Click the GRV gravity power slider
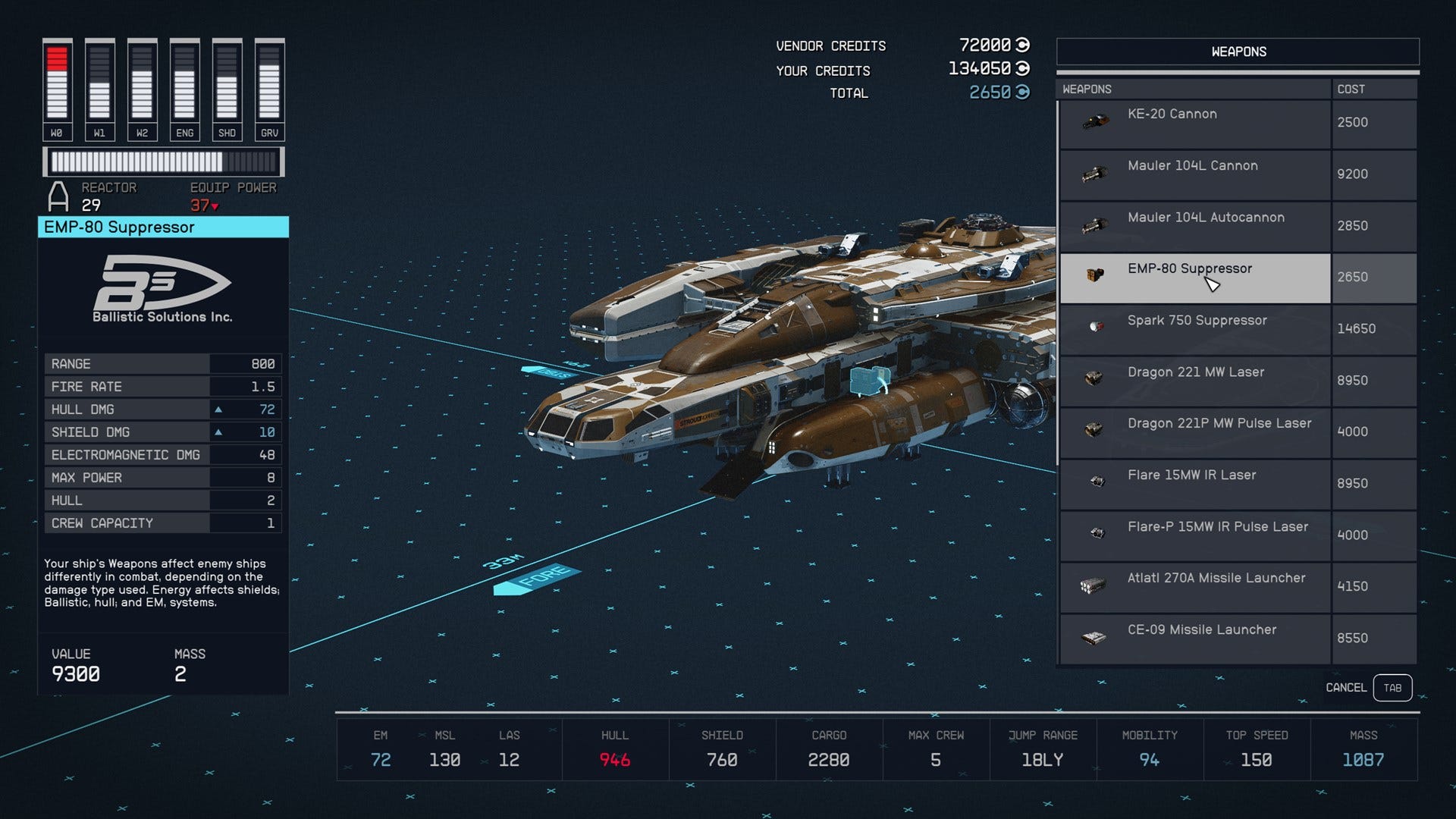Viewport: 1456px width, 819px height. [269, 83]
